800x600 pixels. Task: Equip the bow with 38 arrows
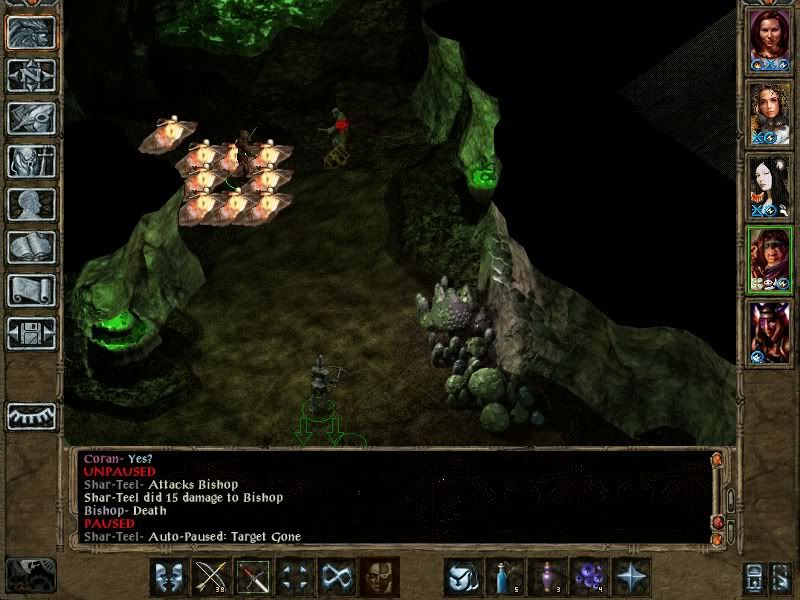click(210, 577)
